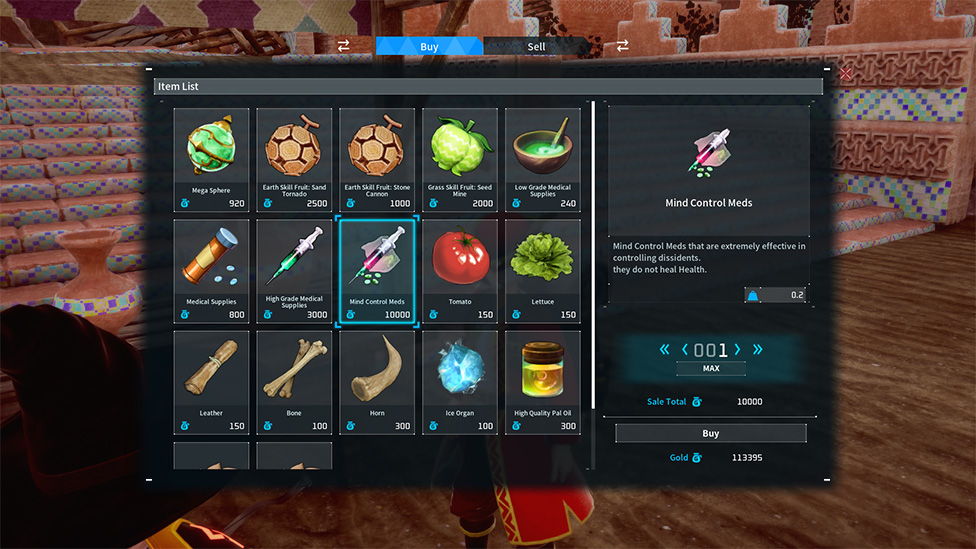Select the Mind Control Meds slot
The width and height of the screenshot is (976, 549).
[x=377, y=272]
